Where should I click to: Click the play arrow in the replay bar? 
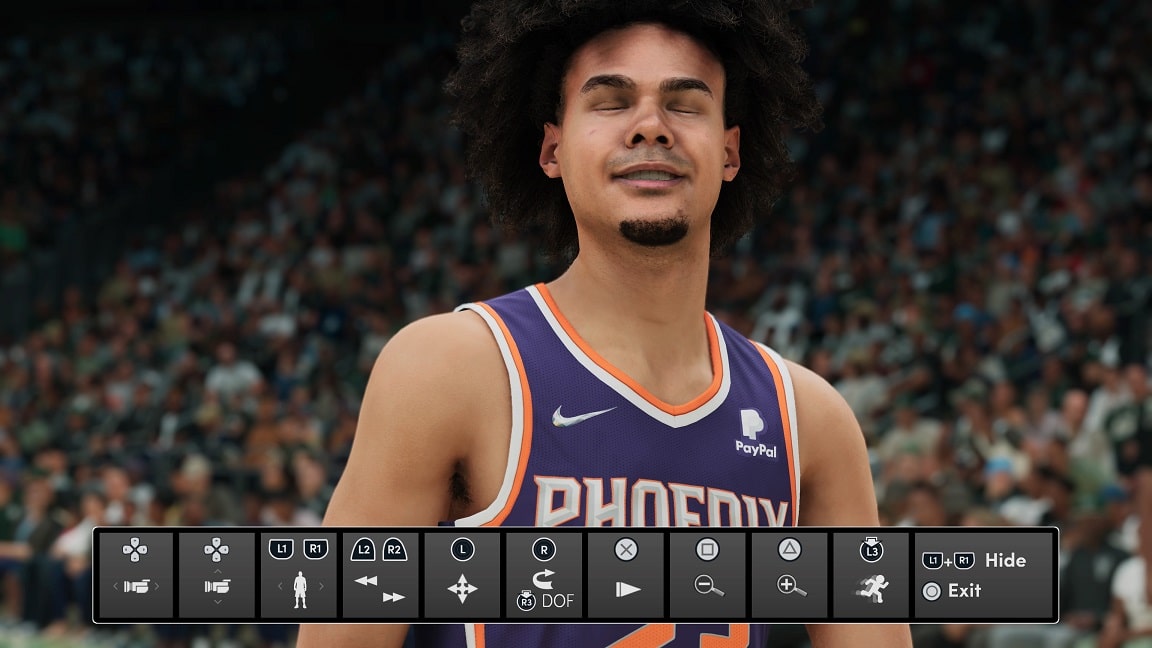627,589
